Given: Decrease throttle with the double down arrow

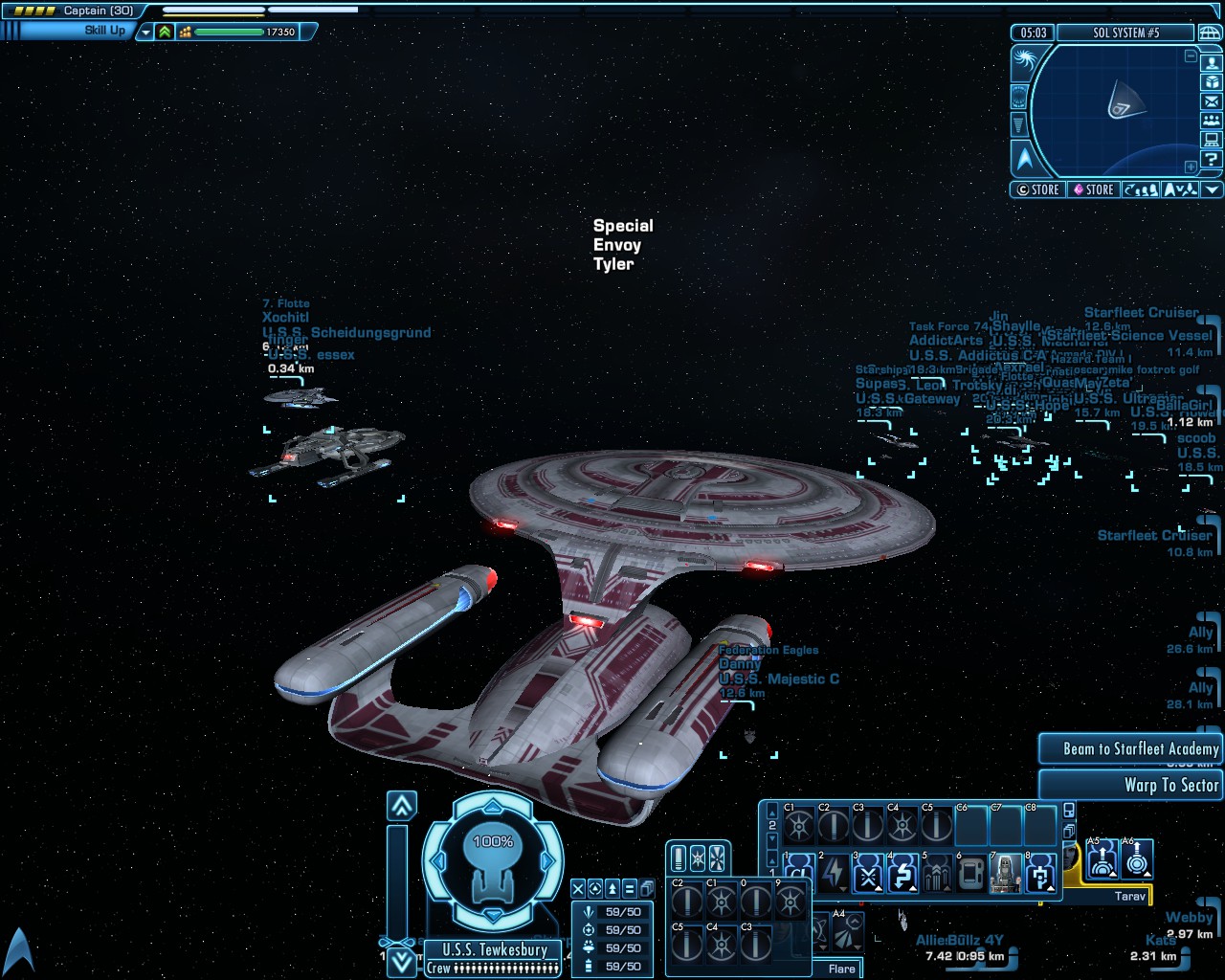Looking at the screenshot, I should click(x=402, y=960).
